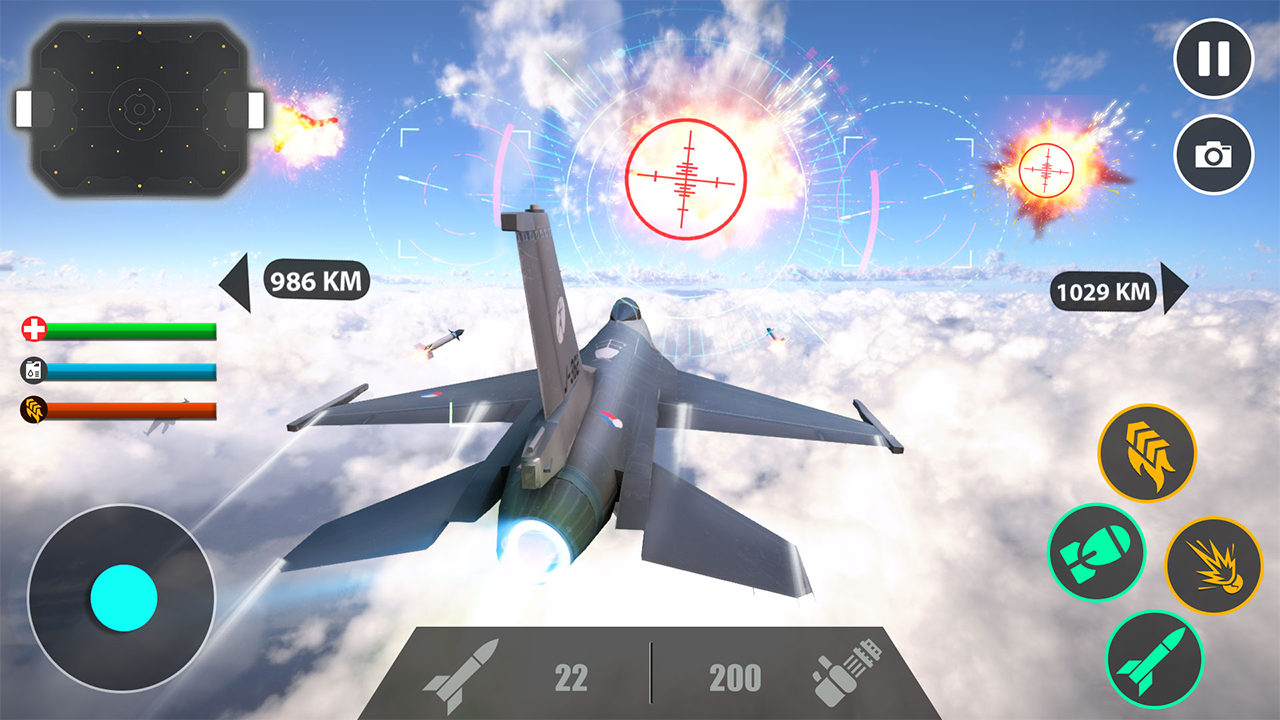Tap the boost flame icon next to bars

tap(34, 408)
